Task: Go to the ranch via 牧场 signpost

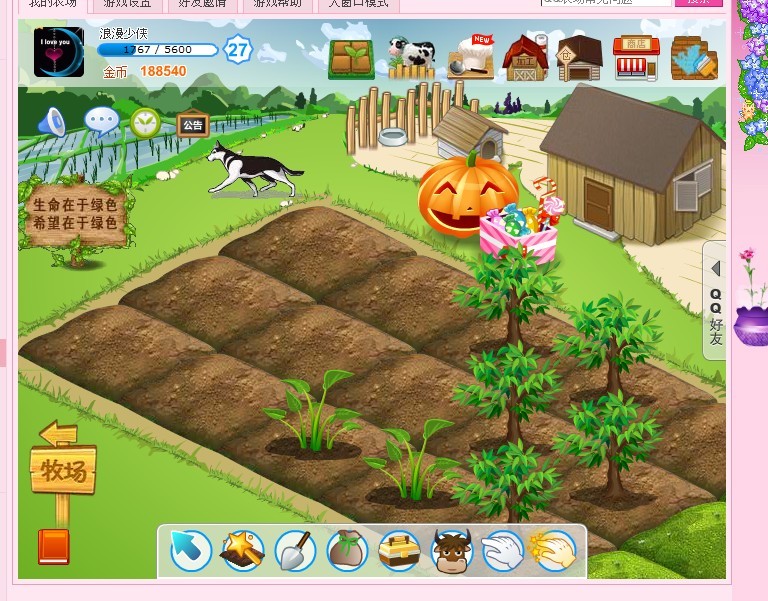Action: 63,470
